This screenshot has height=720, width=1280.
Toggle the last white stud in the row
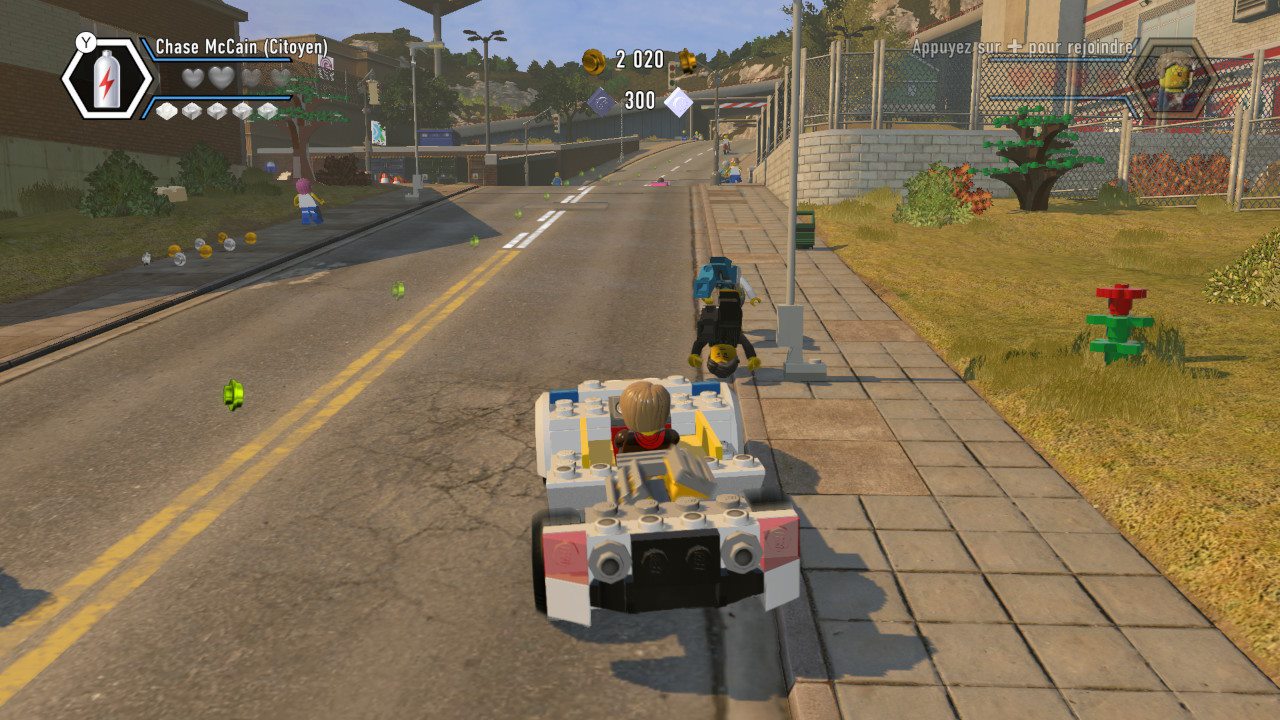268,111
